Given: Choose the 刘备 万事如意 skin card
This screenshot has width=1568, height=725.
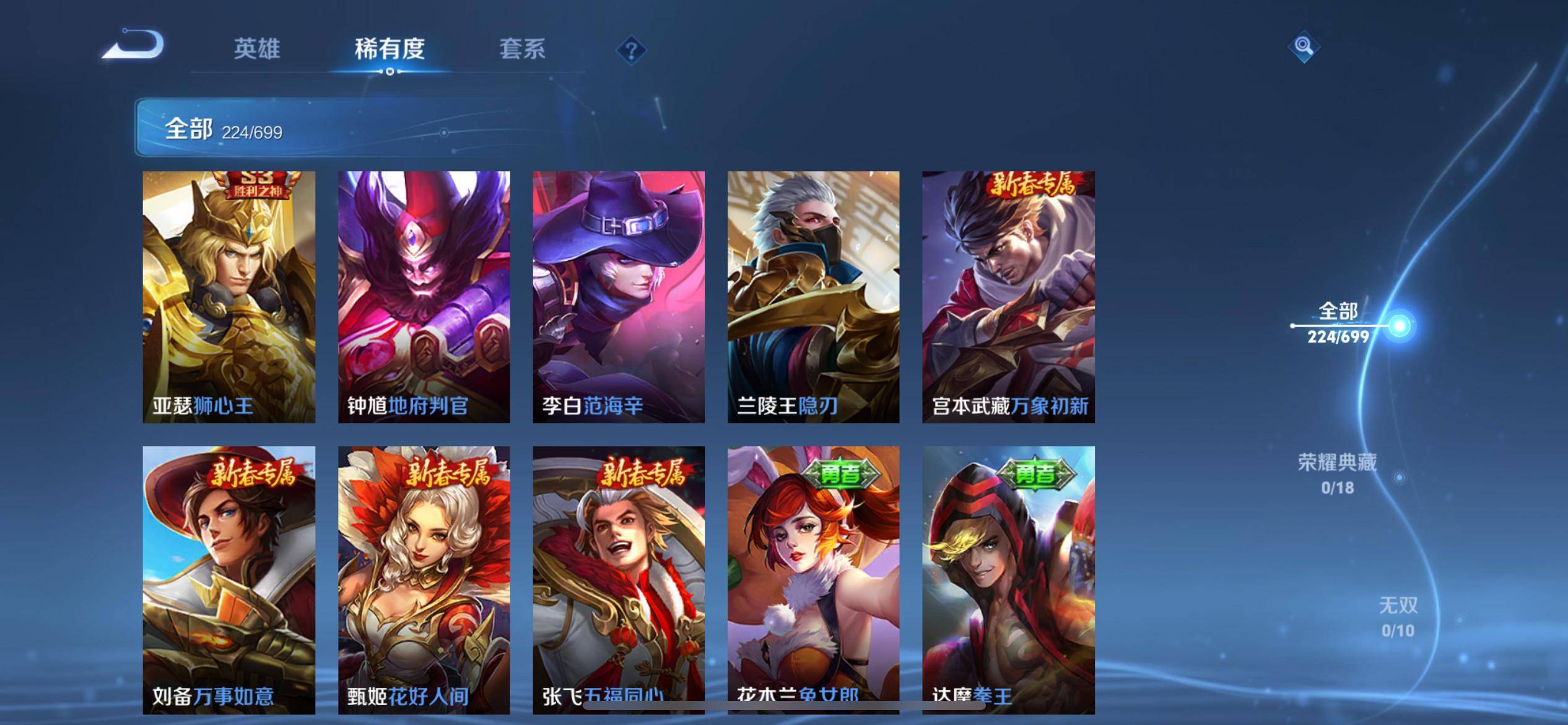Looking at the screenshot, I should point(229,579).
